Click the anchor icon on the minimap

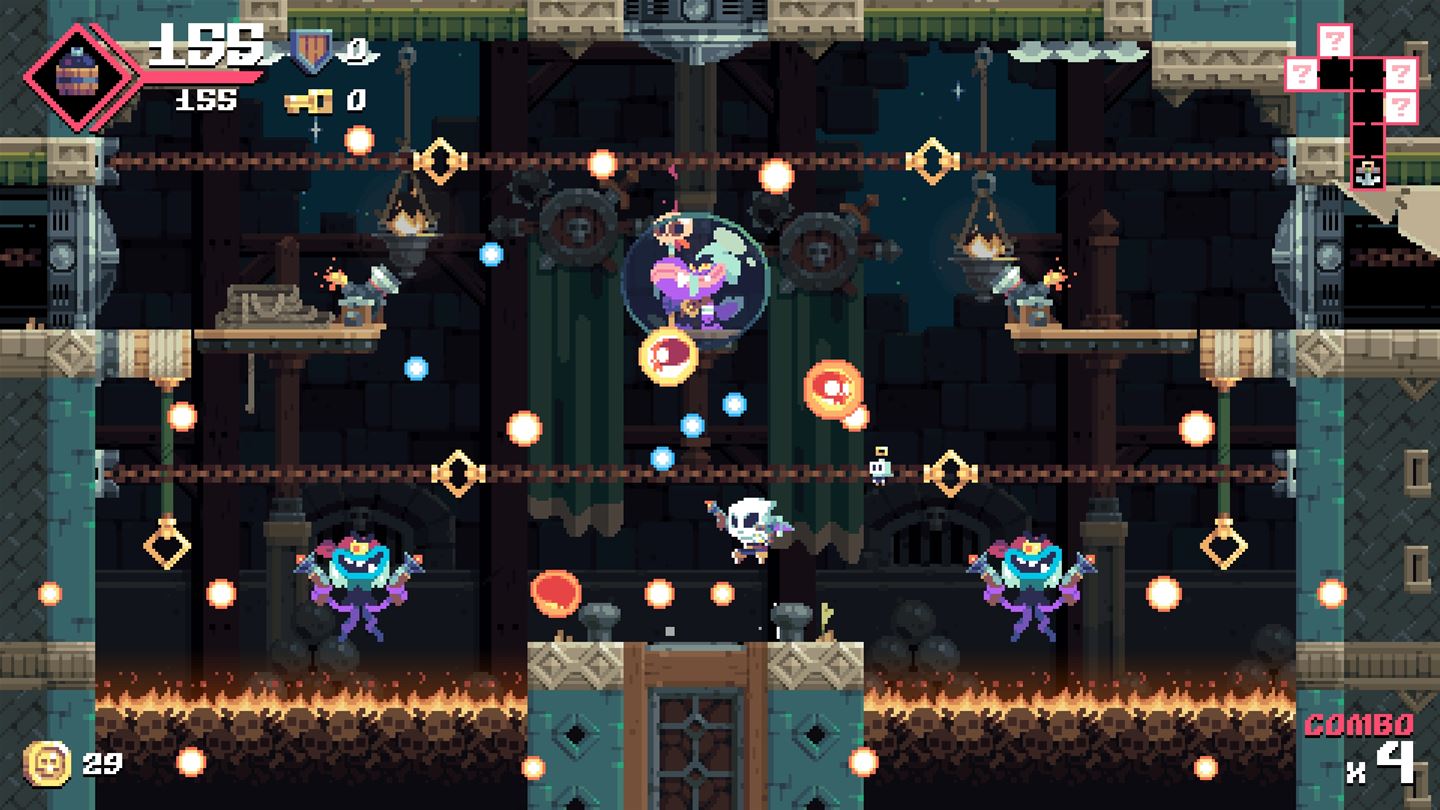point(1368,174)
